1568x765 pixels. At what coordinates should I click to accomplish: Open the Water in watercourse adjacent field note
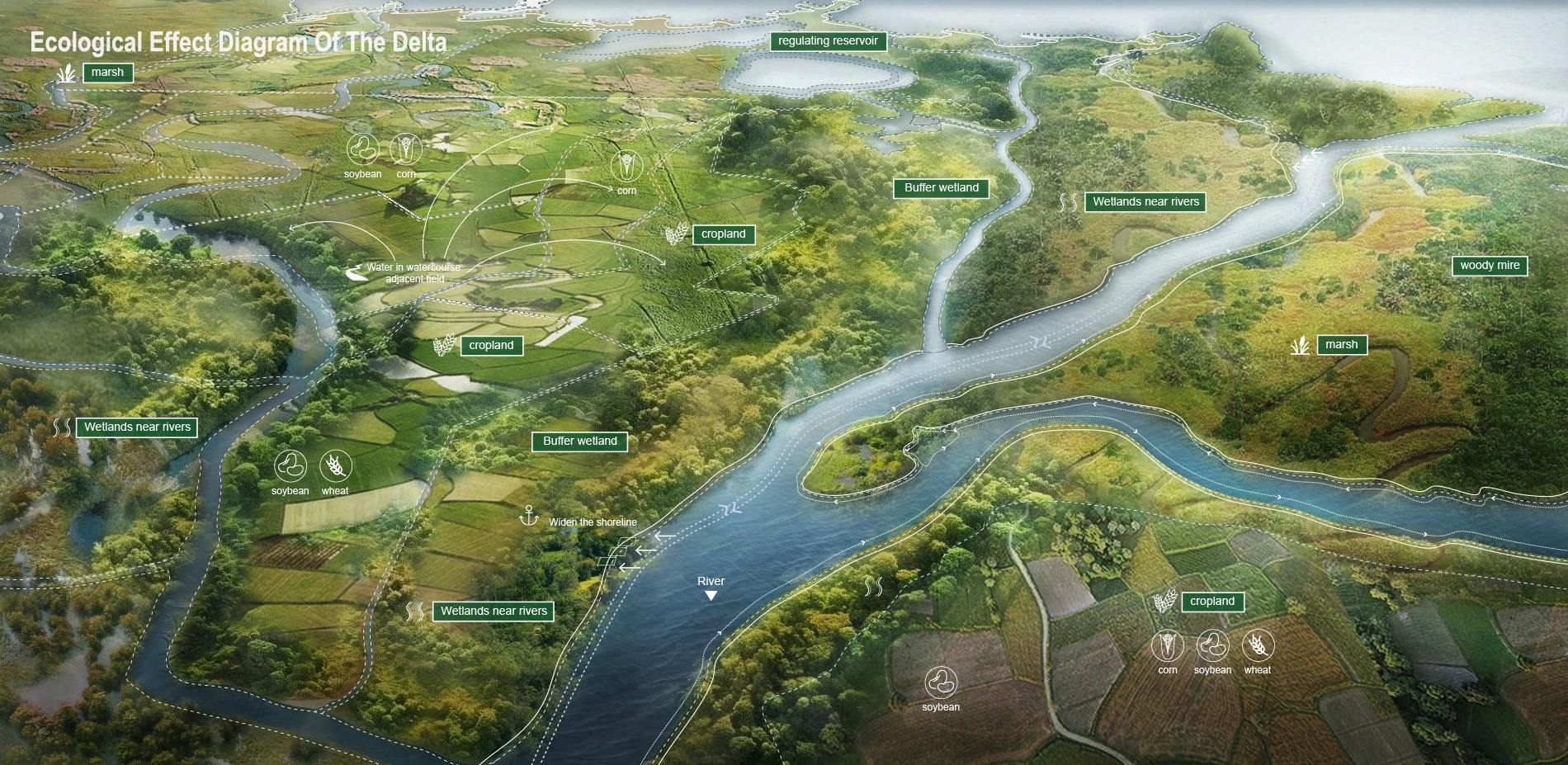point(414,273)
